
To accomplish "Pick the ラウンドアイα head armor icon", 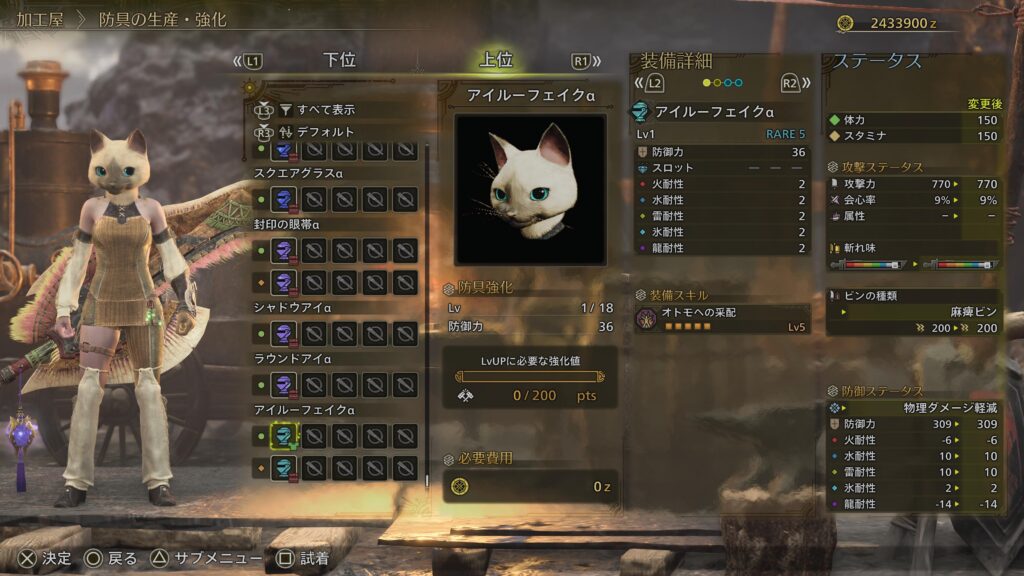I will click(x=285, y=384).
